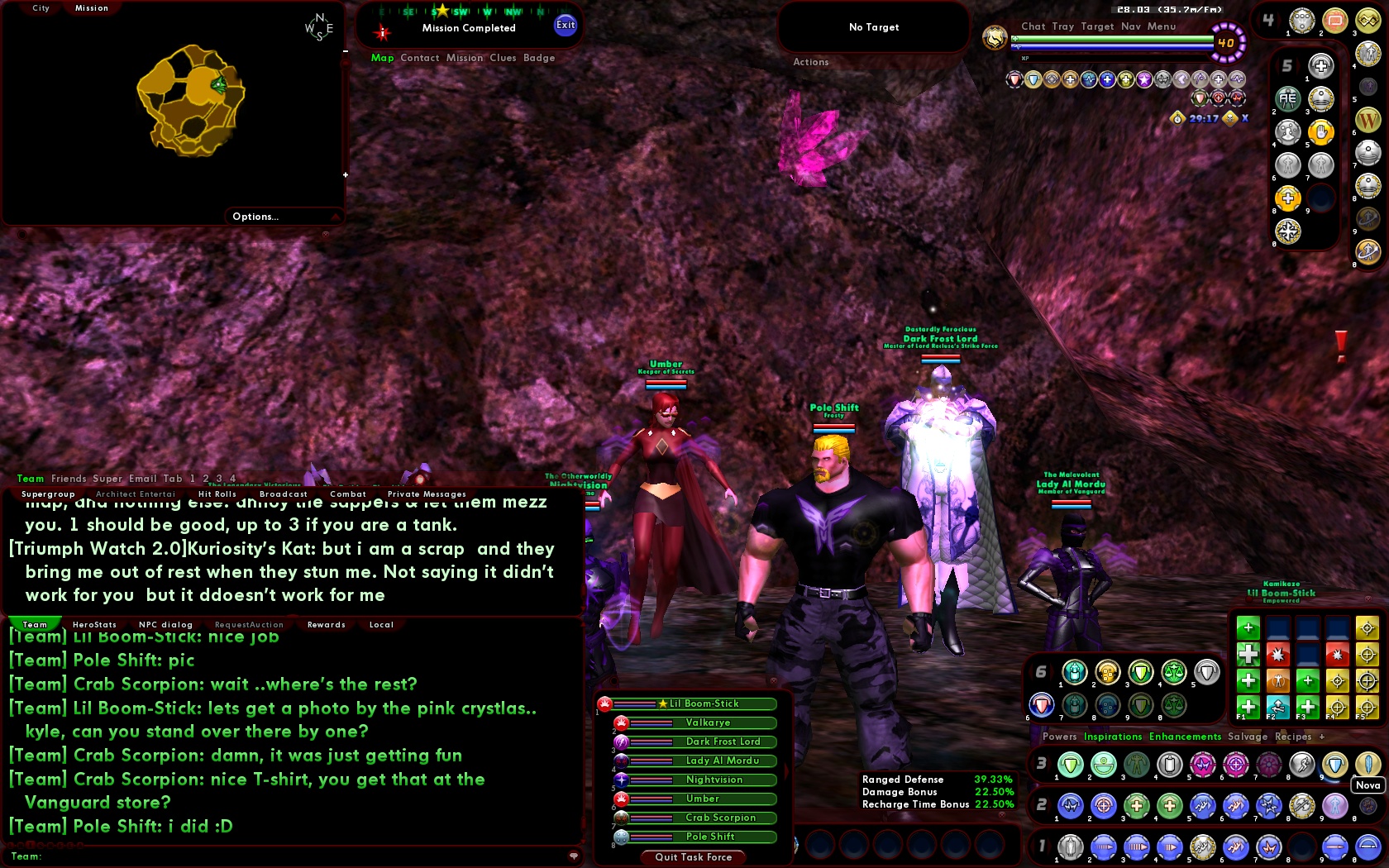Click the mission timer stopwatch icon
Viewport: 1389px width, 868px height.
point(1177,119)
